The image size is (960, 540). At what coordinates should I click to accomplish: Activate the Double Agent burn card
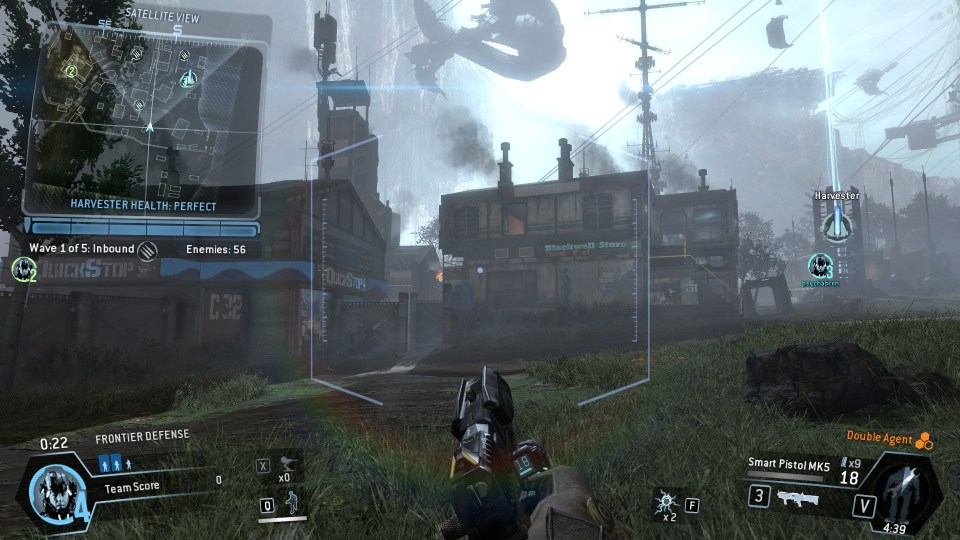coord(924,439)
